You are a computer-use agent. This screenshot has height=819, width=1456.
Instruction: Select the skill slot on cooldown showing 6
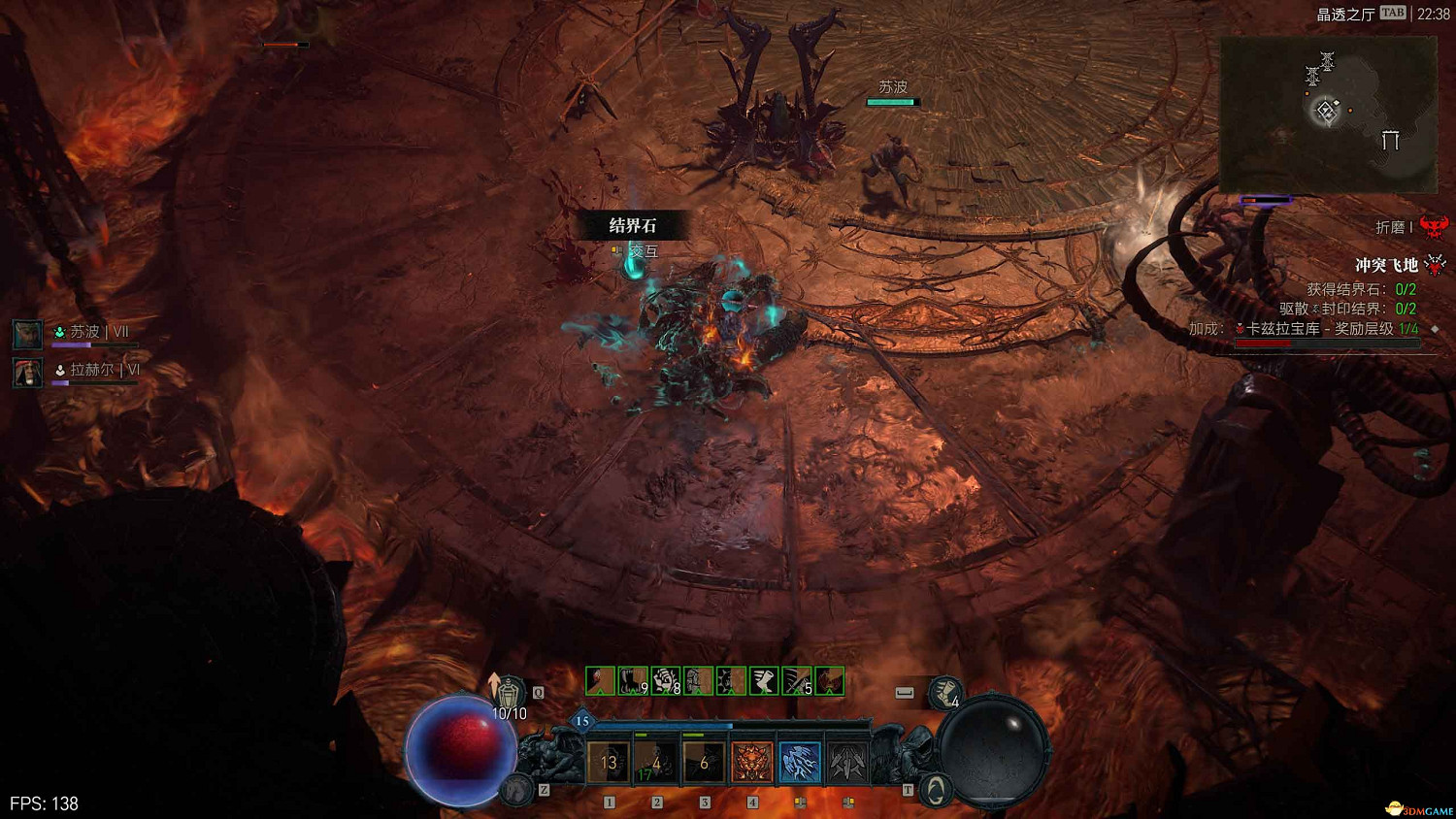(x=704, y=763)
